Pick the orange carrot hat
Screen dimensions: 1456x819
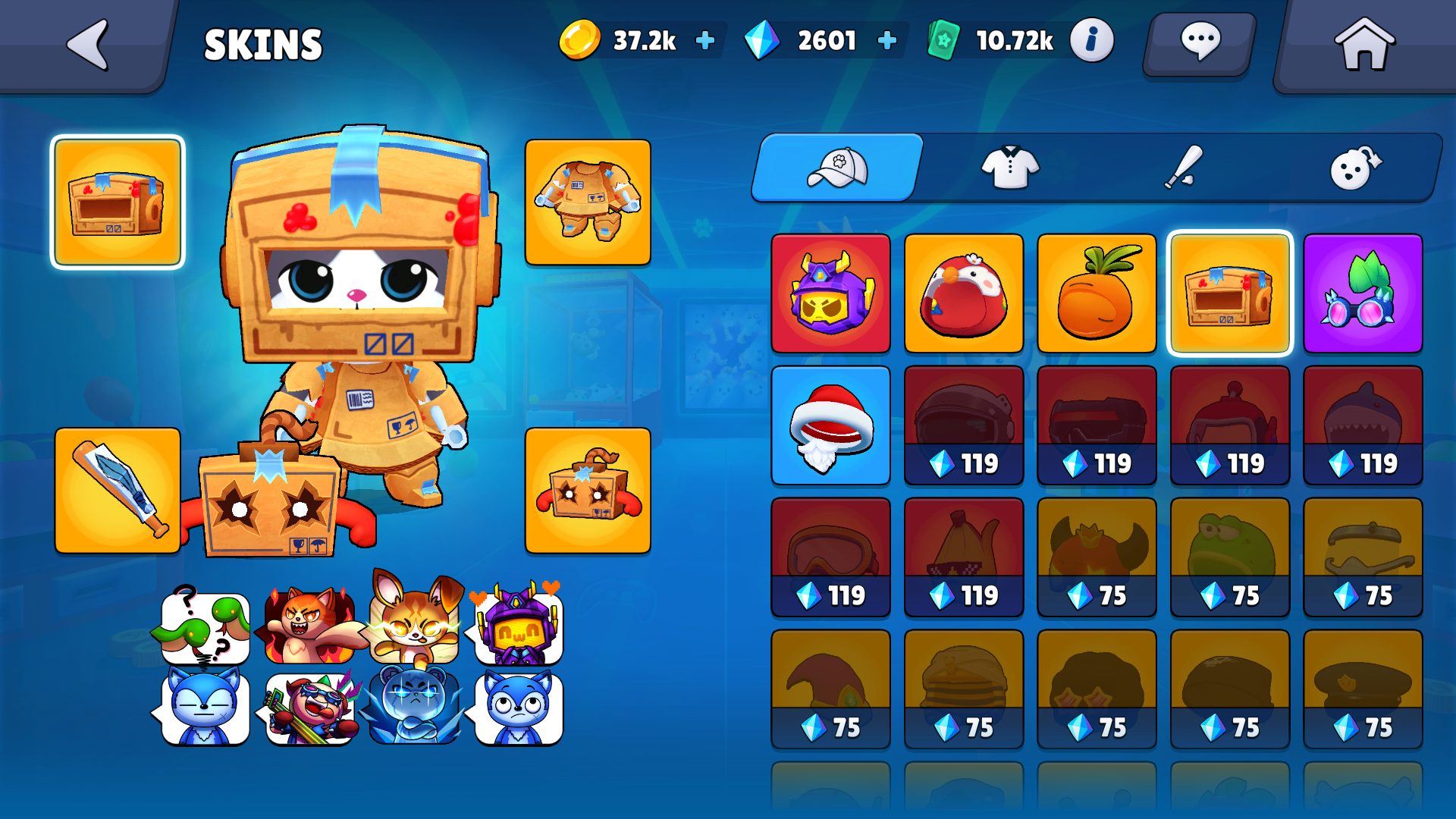(x=1097, y=293)
